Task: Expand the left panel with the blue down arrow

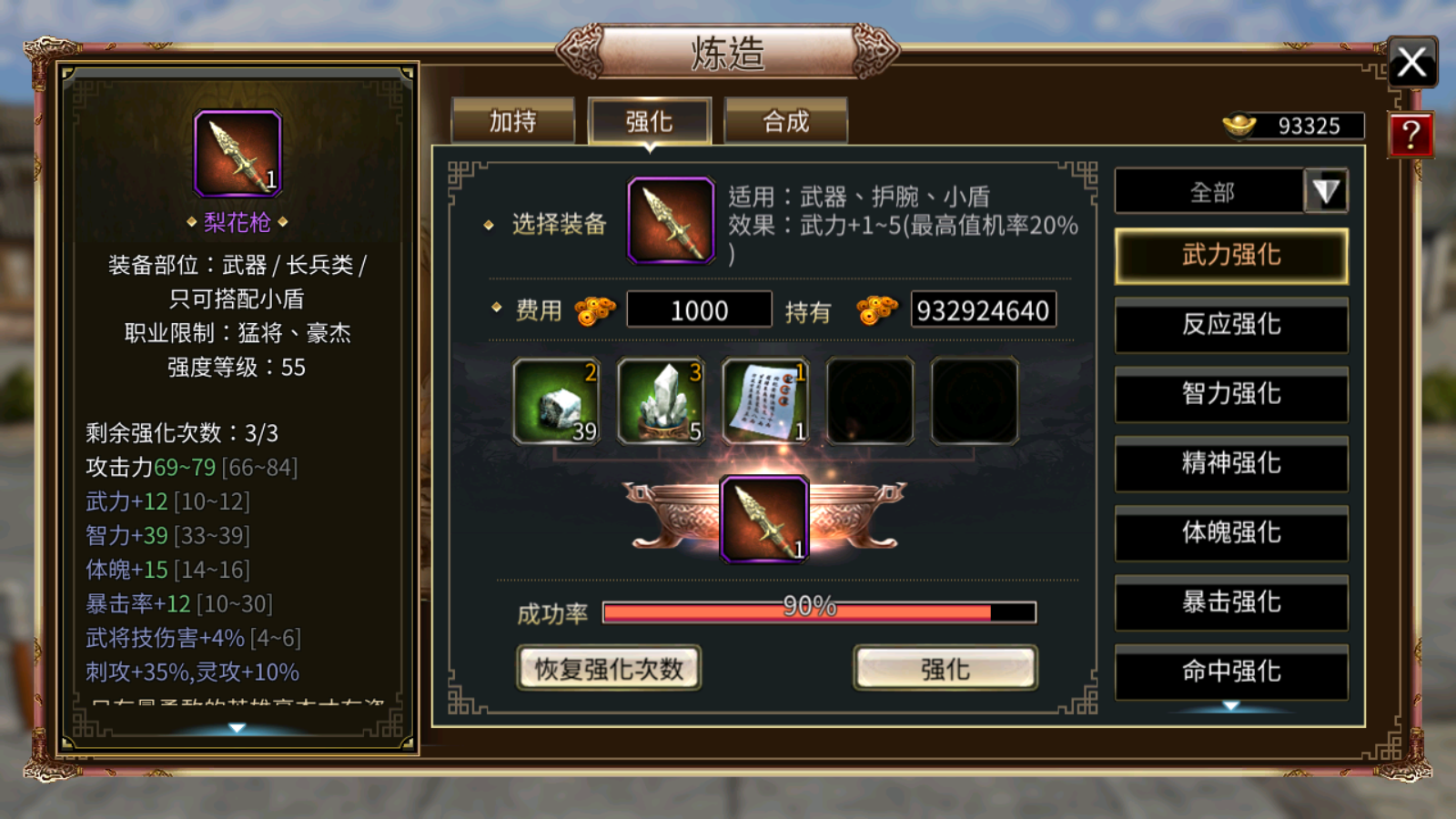Action: point(235,727)
